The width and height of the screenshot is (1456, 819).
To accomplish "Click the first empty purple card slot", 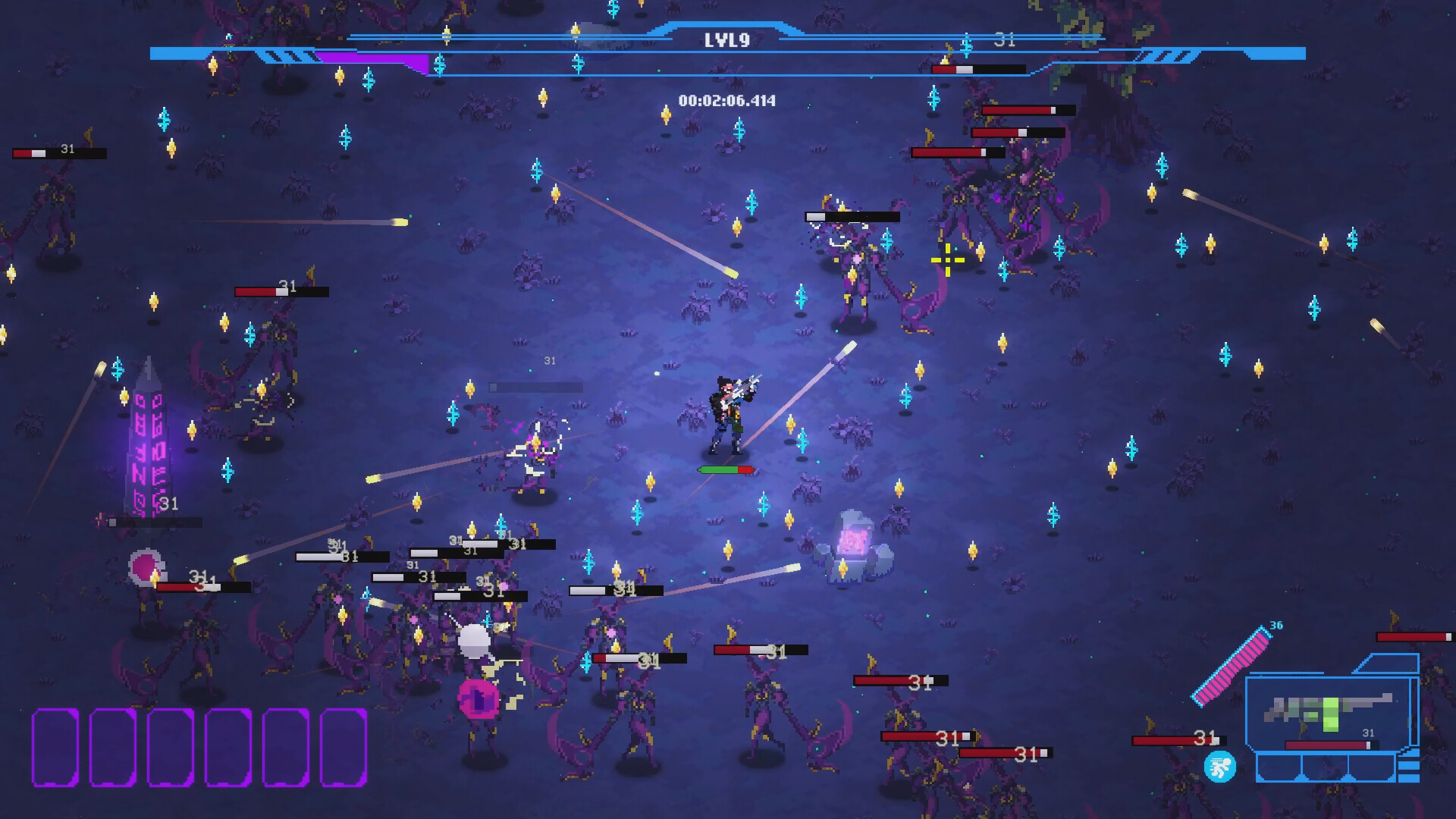I will pos(55,748).
